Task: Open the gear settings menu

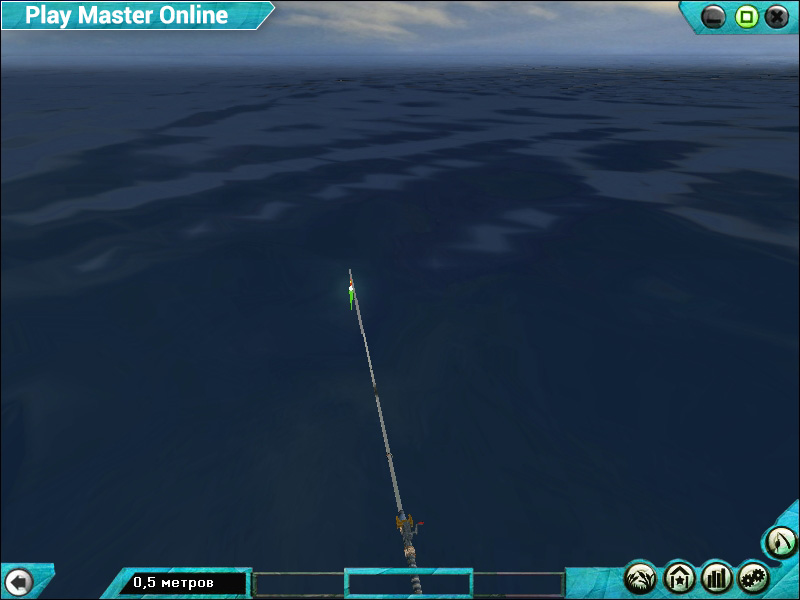Action: (753, 577)
